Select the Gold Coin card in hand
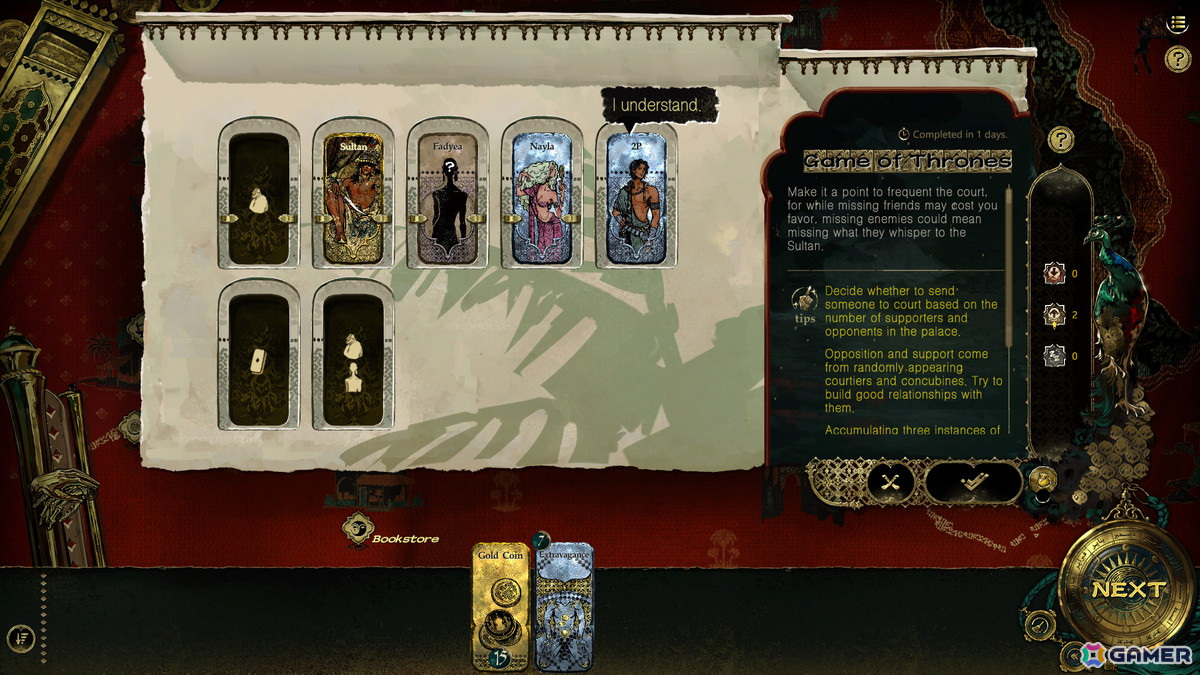 (x=501, y=606)
